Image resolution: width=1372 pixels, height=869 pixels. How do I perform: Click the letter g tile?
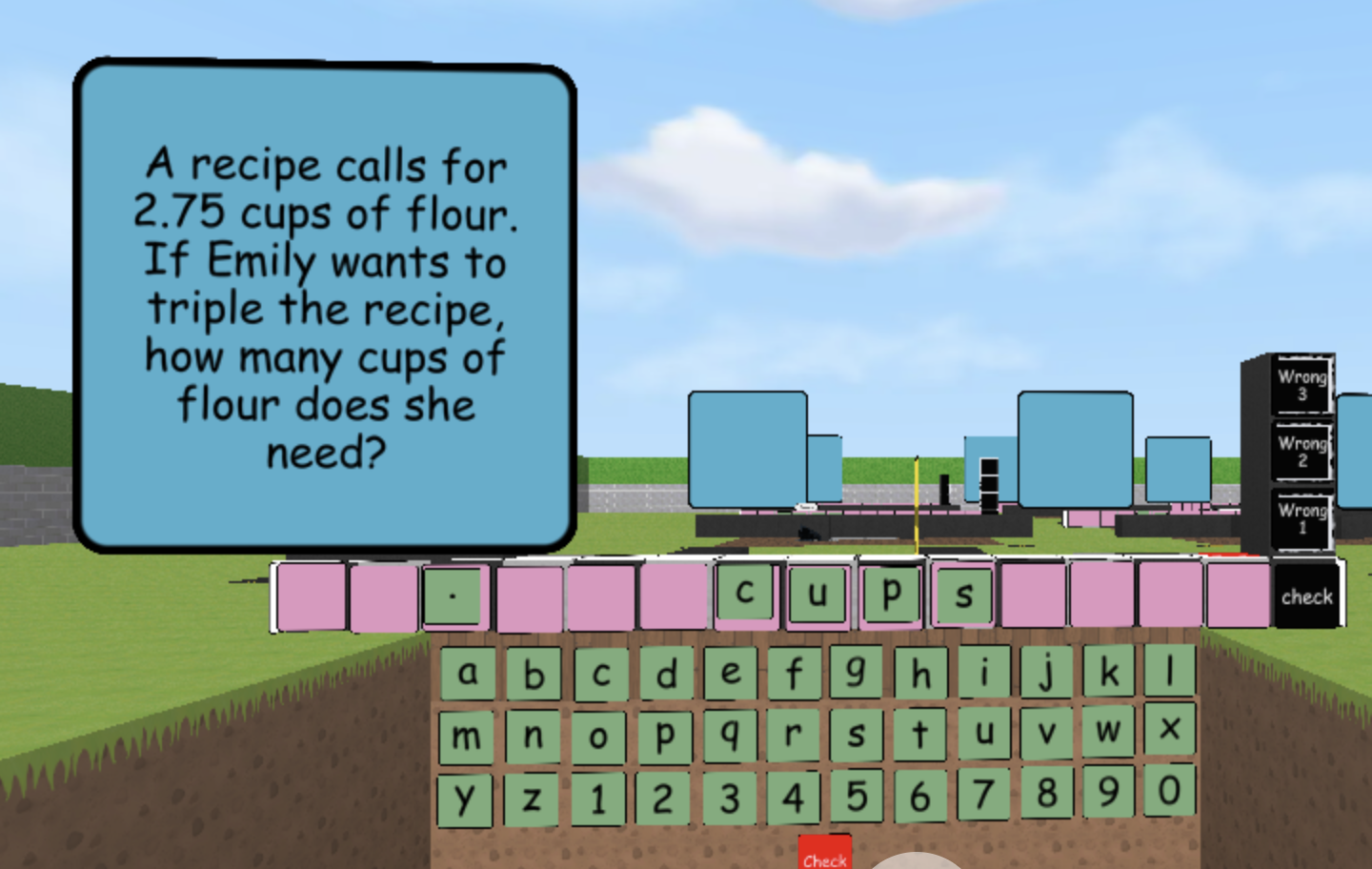[x=857, y=670]
